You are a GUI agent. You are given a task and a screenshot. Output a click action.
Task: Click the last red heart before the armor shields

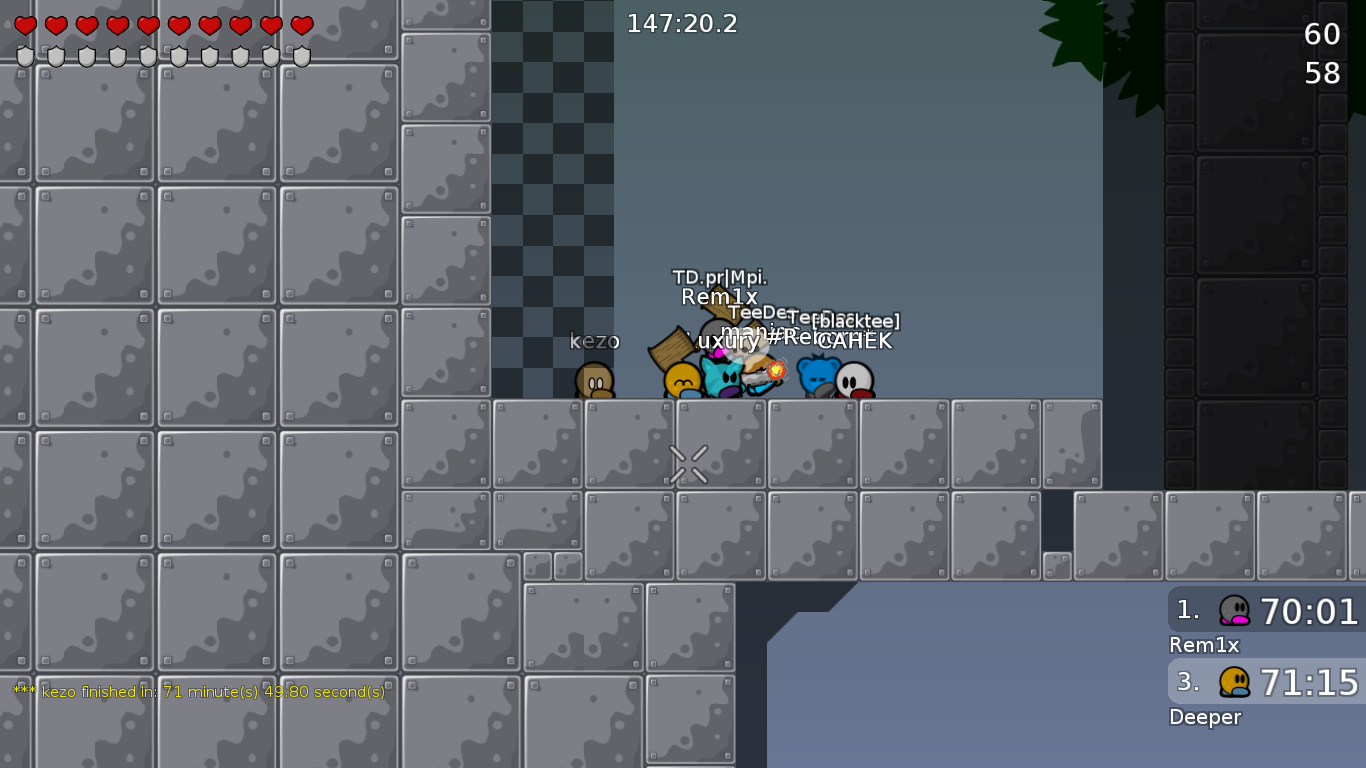[302, 25]
